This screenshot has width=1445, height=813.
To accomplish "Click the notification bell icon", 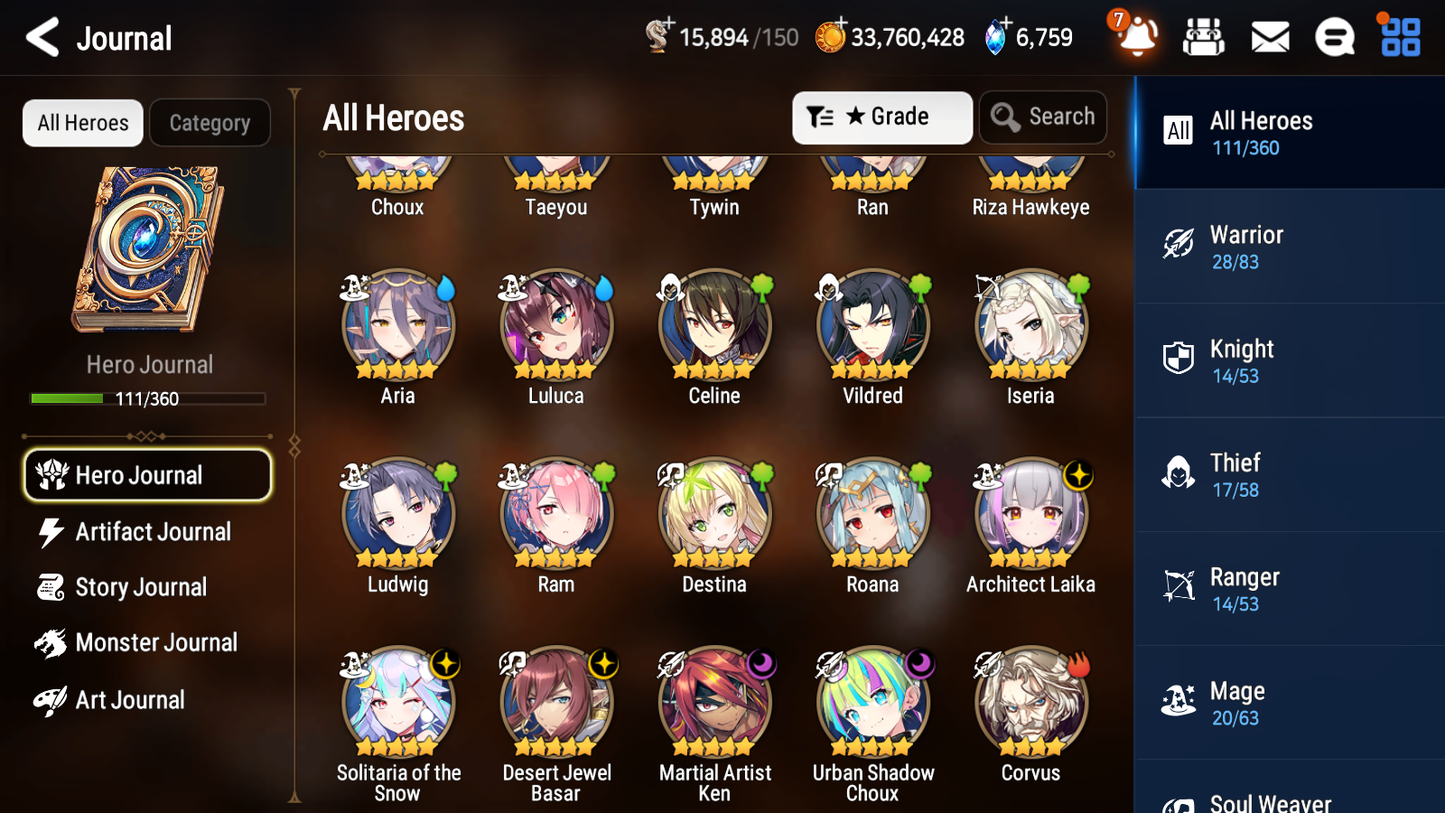I will tap(1135, 35).
